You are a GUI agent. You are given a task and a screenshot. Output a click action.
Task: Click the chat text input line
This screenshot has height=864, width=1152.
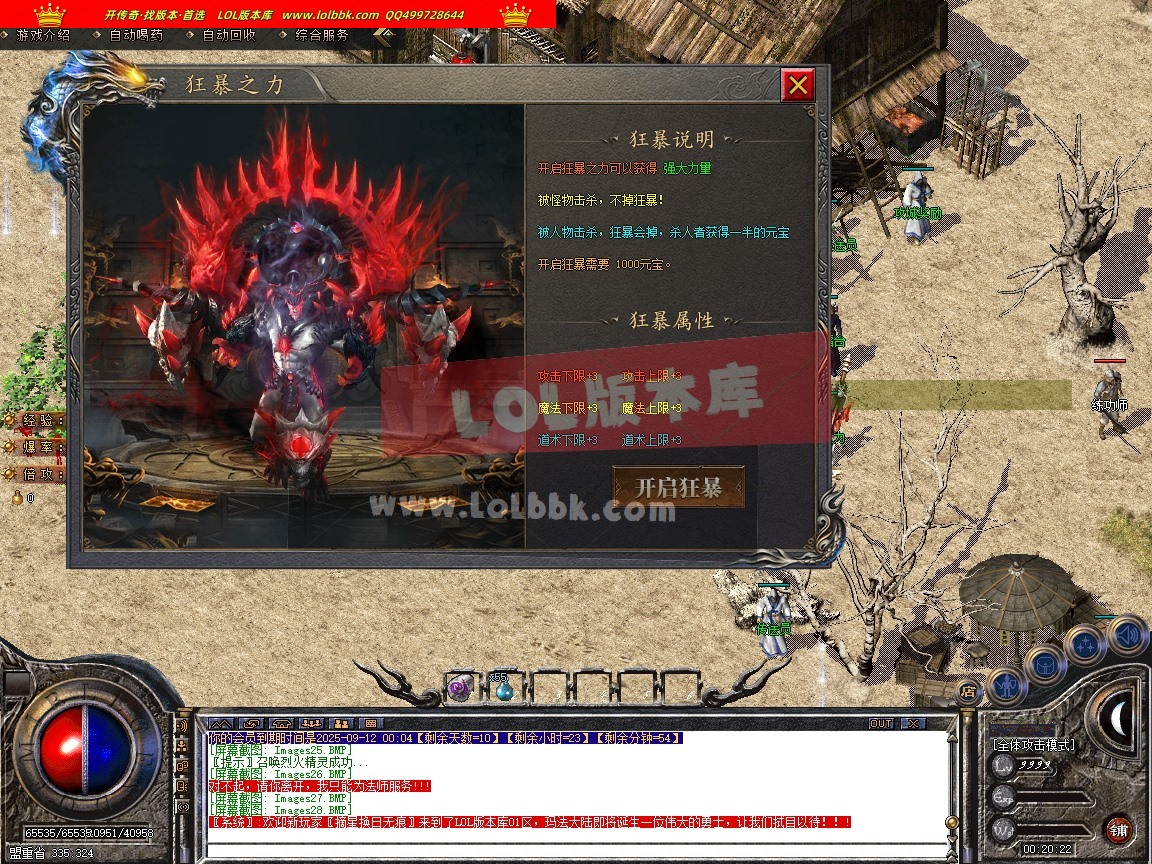[575, 850]
